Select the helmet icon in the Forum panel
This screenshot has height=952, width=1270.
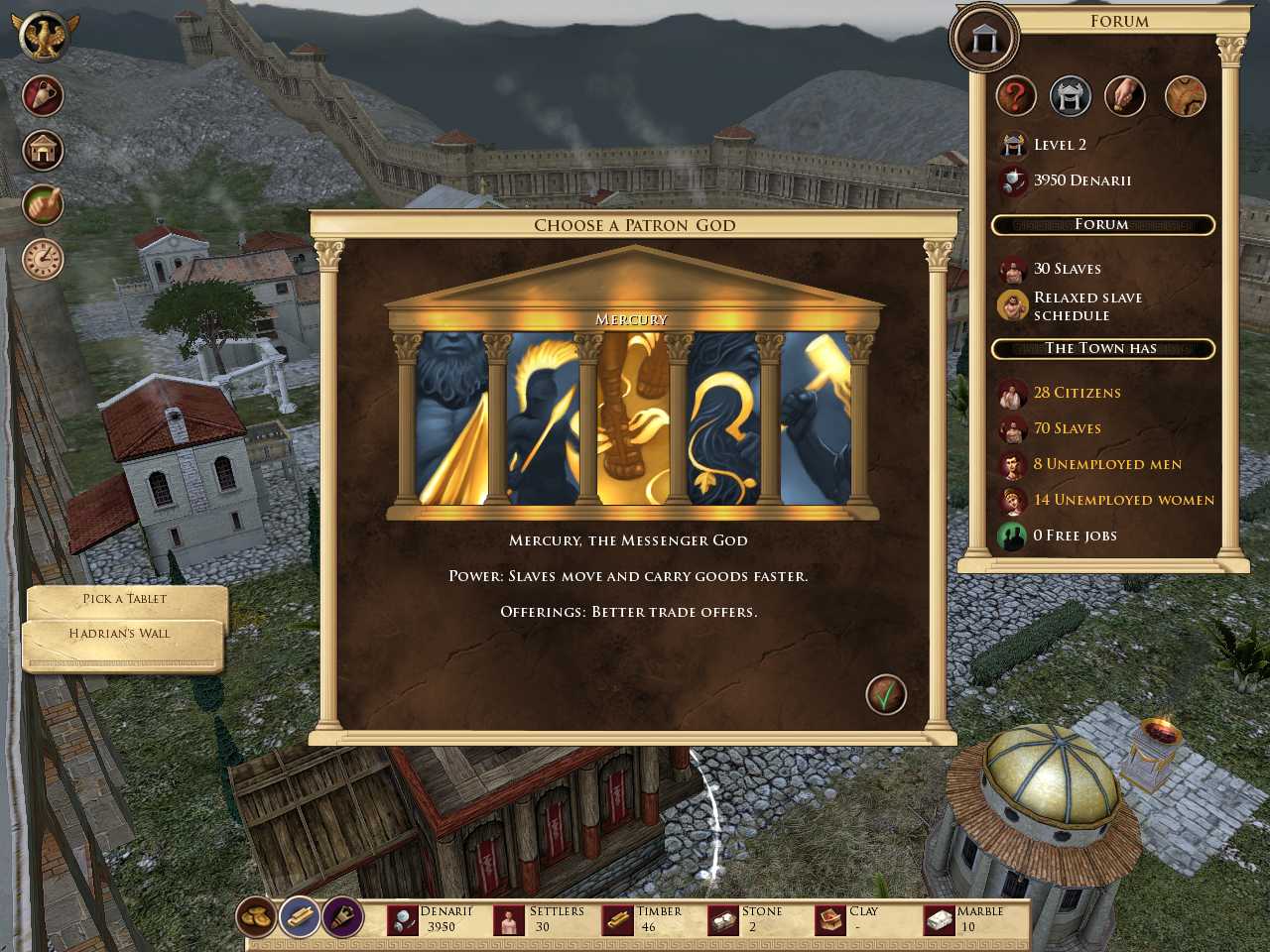tap(1071, 96)
